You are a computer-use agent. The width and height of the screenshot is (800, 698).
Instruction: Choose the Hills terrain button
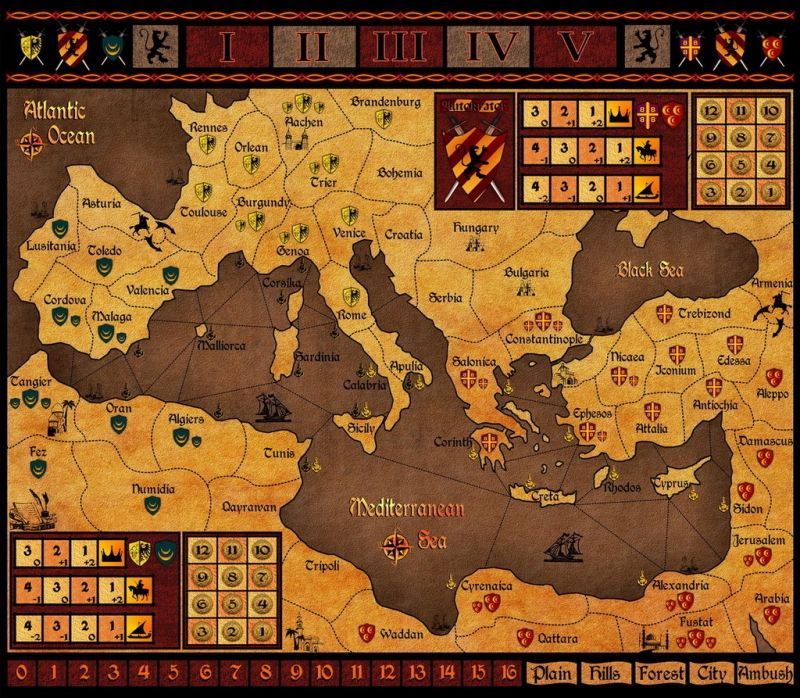click(607, 672)
